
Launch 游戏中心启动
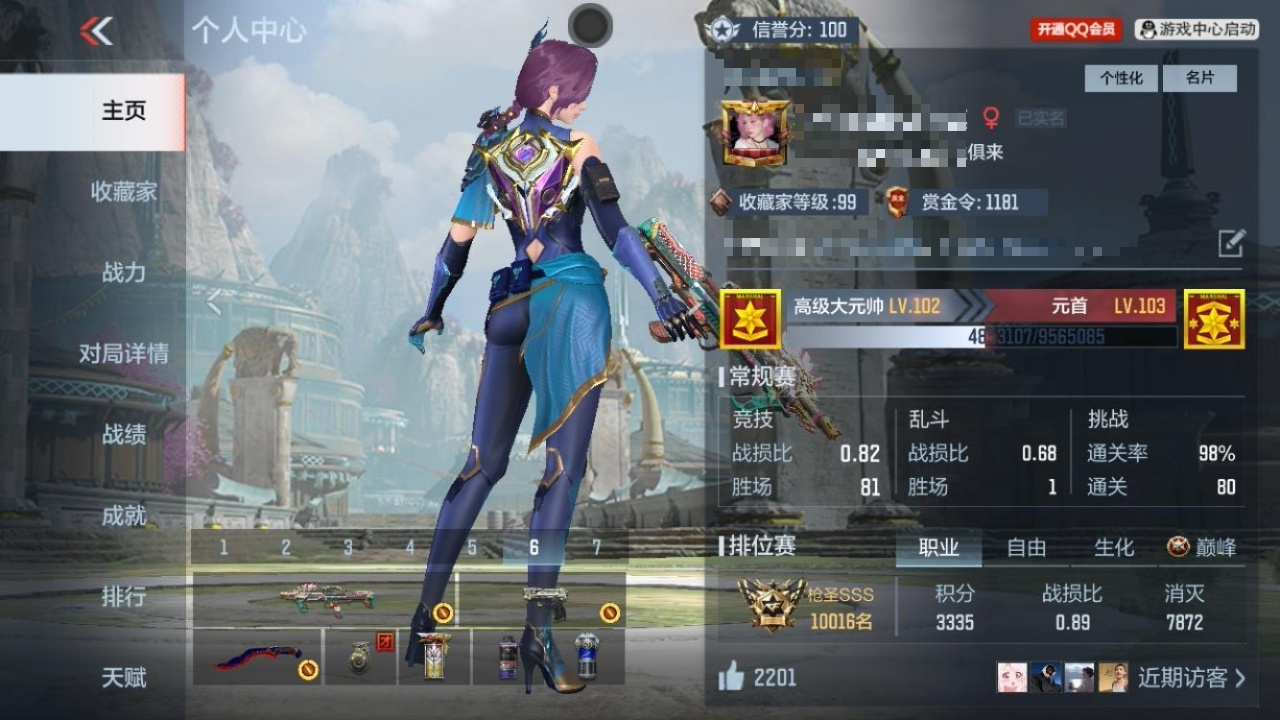coord(1199,28)
